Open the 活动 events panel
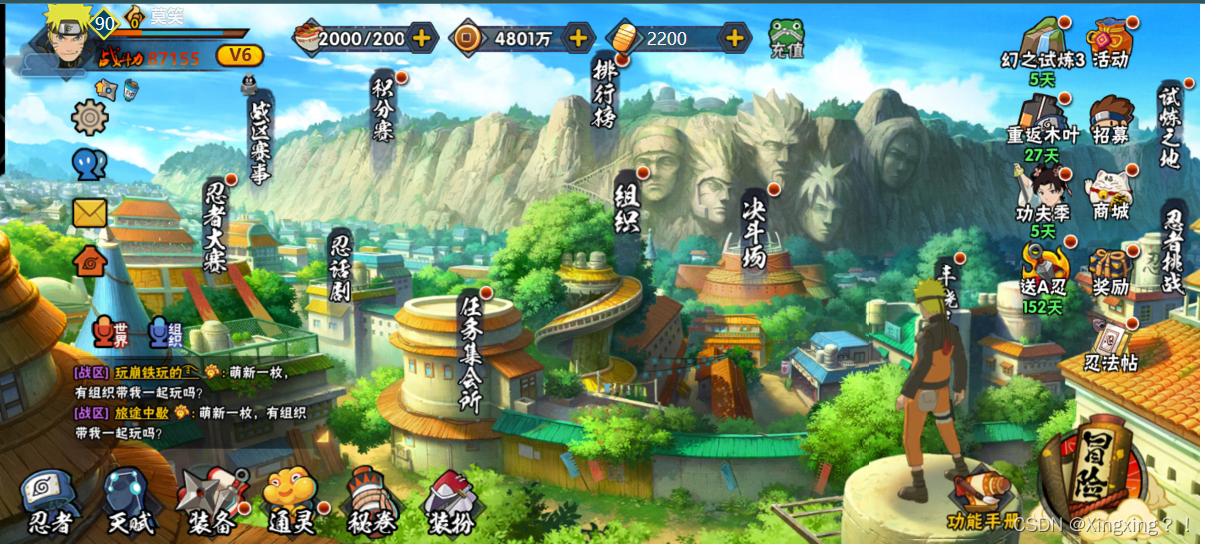This screenshot has height=545, width=1205. click(x=1110, y=42)
